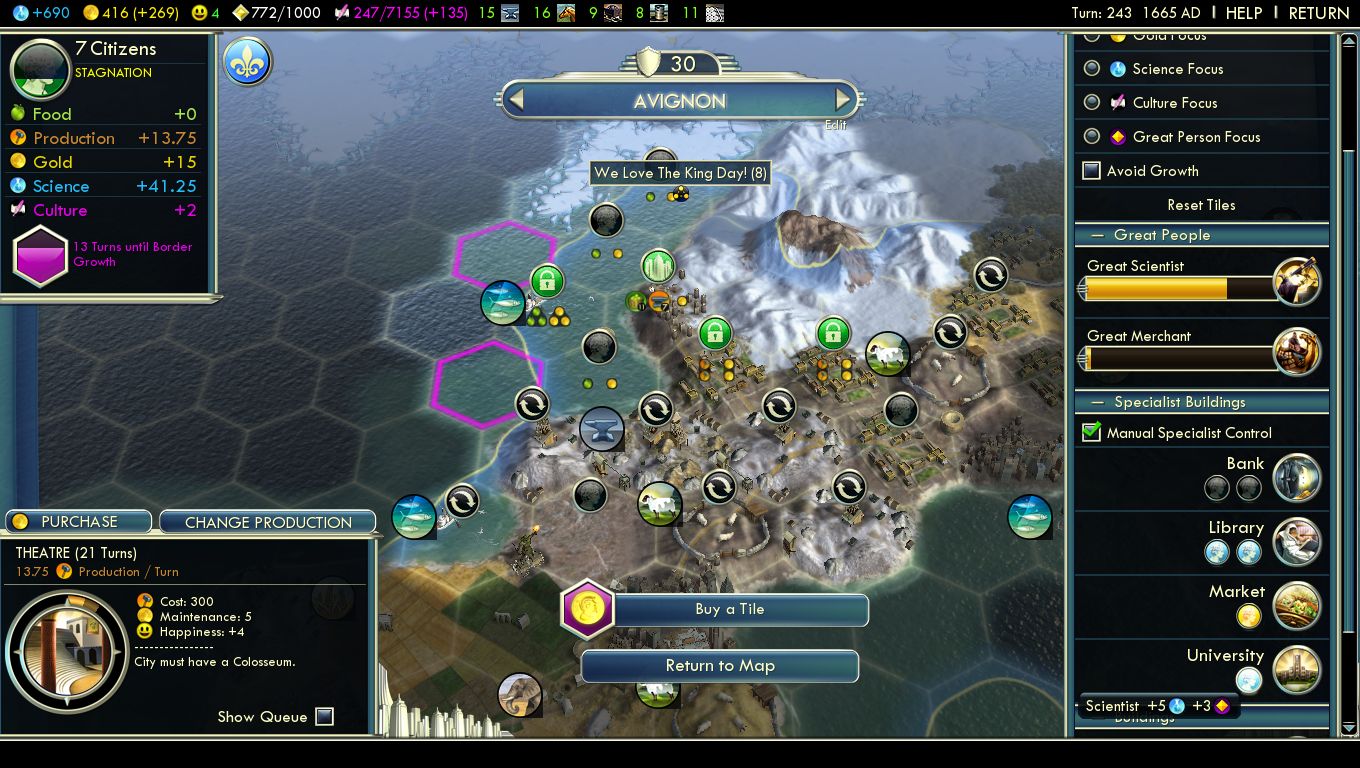Click Reset Tiles
1360x768 pixels.
click(1201, 205)
